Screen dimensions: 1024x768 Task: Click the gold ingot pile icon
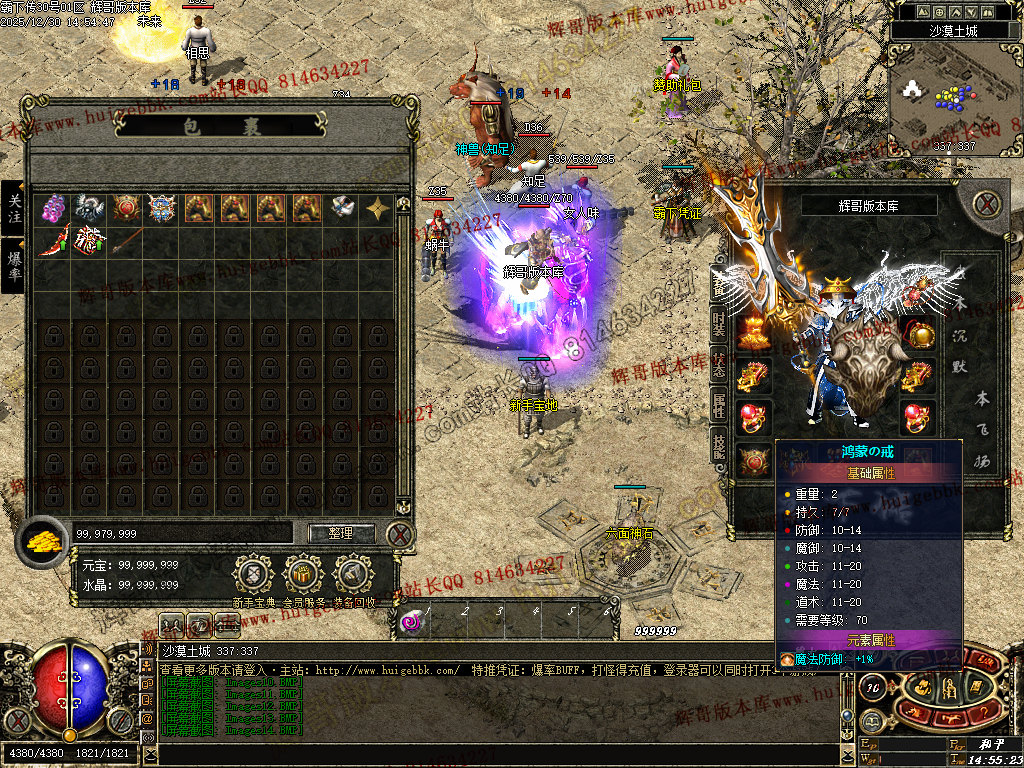pyautogui.click(x=42, y=540)
